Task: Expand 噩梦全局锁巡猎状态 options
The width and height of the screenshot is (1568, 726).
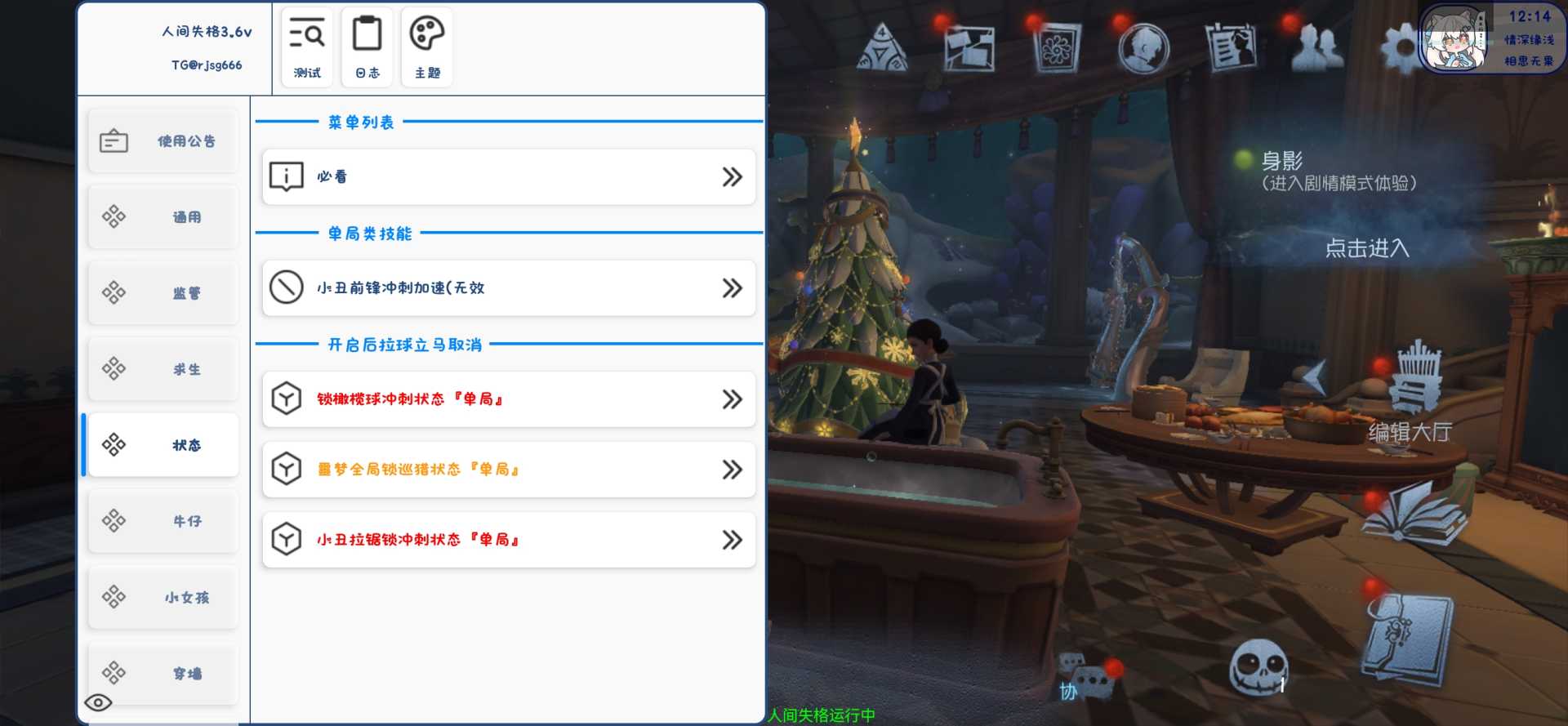Action: tap(731, 470)
